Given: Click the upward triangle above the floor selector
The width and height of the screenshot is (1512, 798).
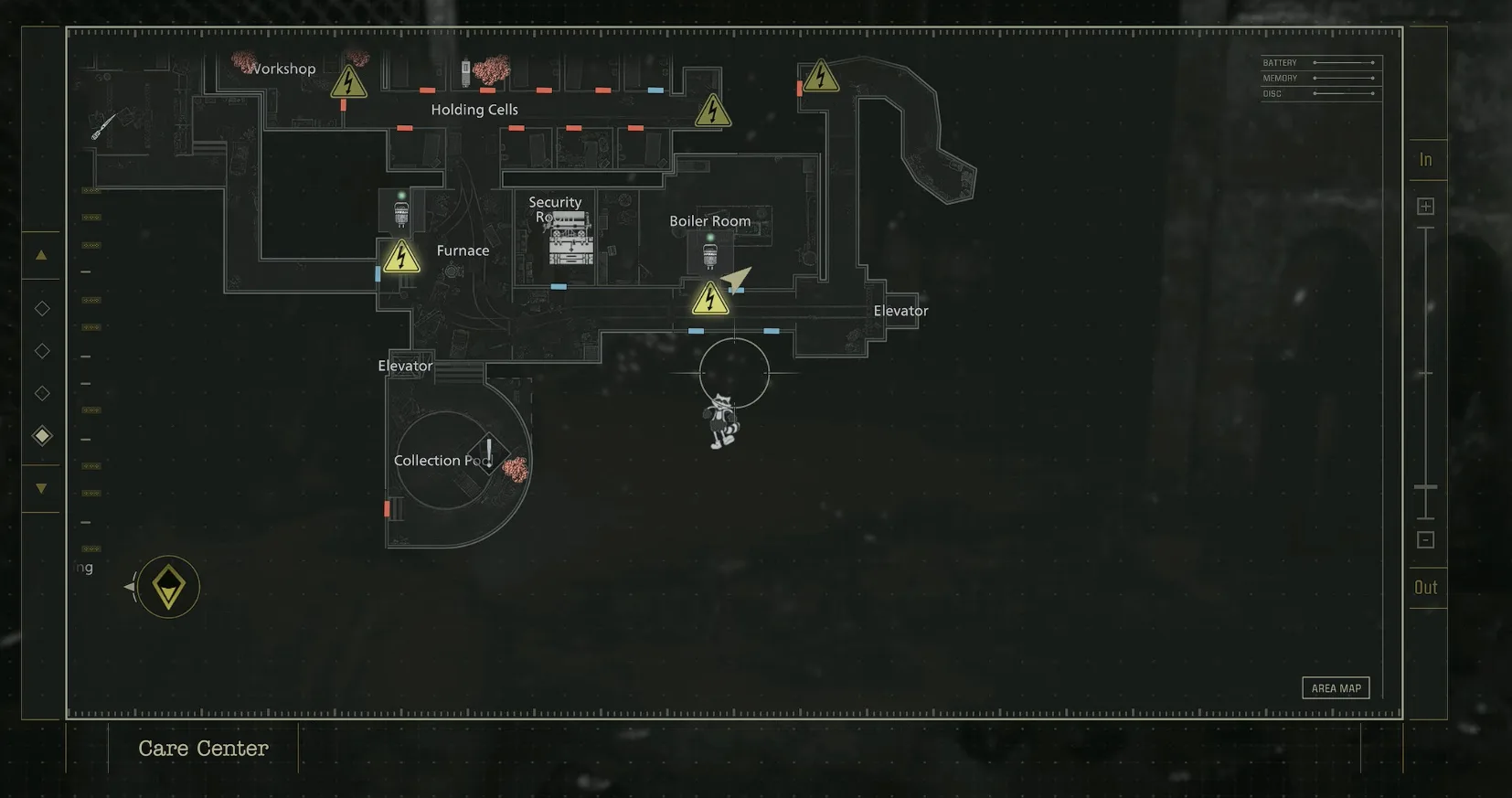Looking at the screenshot, I should click(41, 255).
